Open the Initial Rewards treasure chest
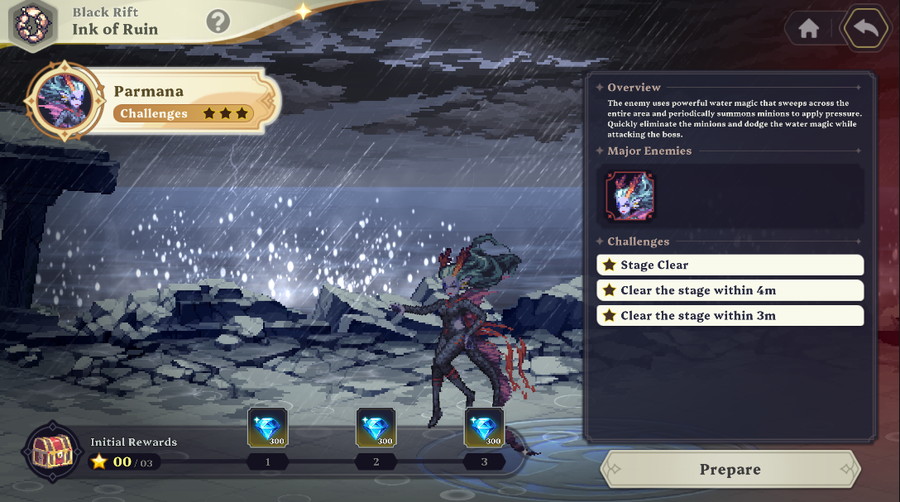Image resolution: width=900 pixels, height=502 pixels. [52, 452]
